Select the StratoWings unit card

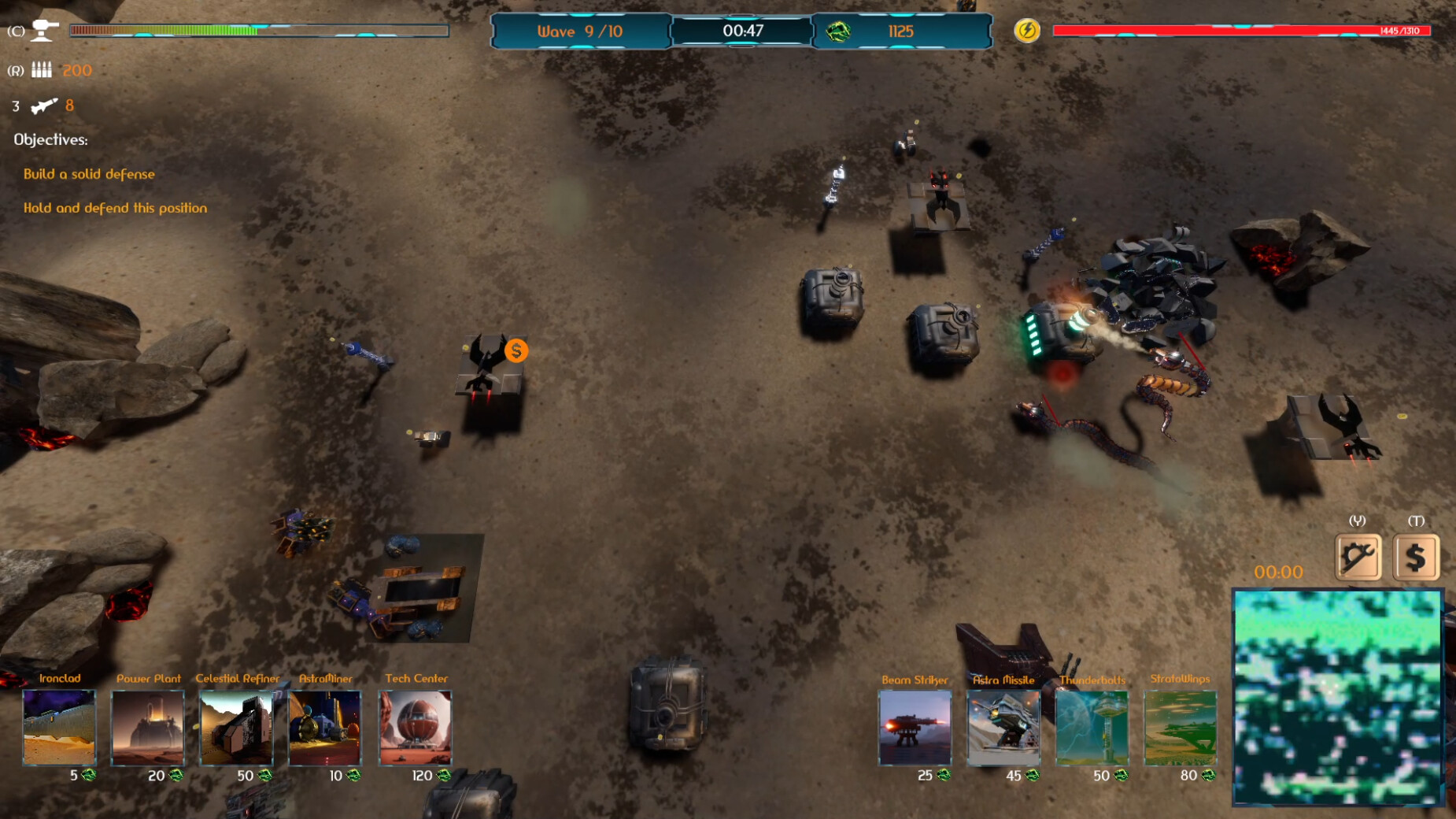[1180, 727]
